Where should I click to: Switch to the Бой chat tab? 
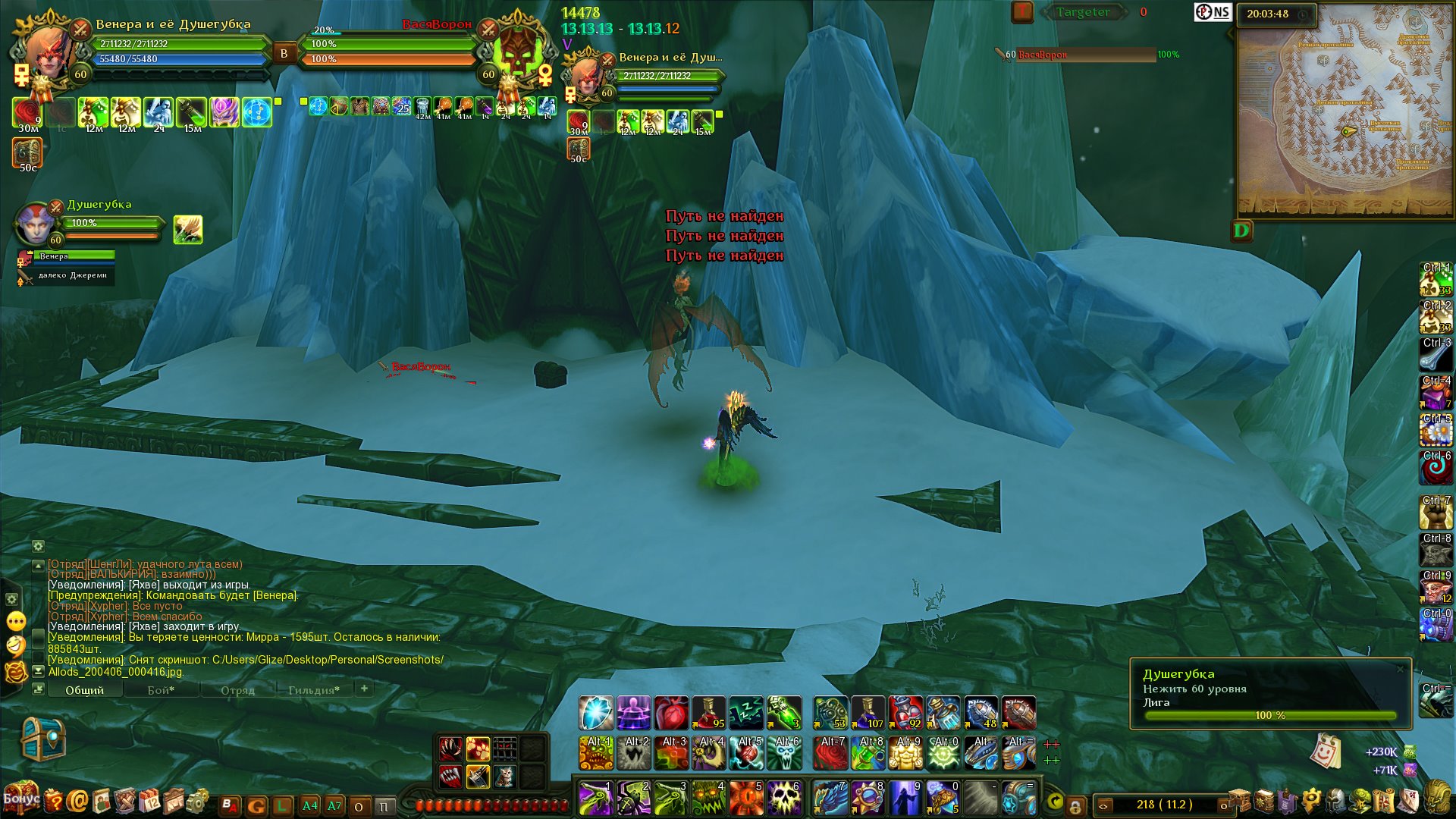click(161, 690)
